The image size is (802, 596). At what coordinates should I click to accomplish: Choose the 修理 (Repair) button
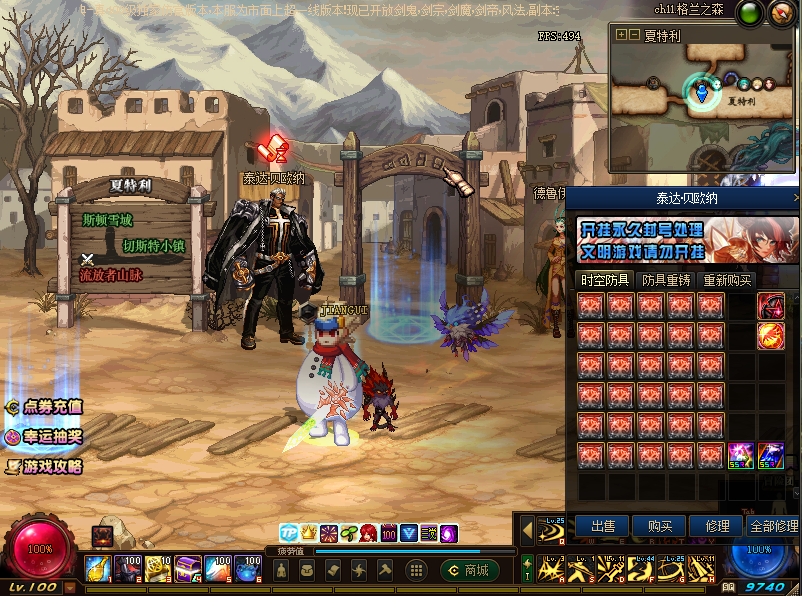pos(717,525)
